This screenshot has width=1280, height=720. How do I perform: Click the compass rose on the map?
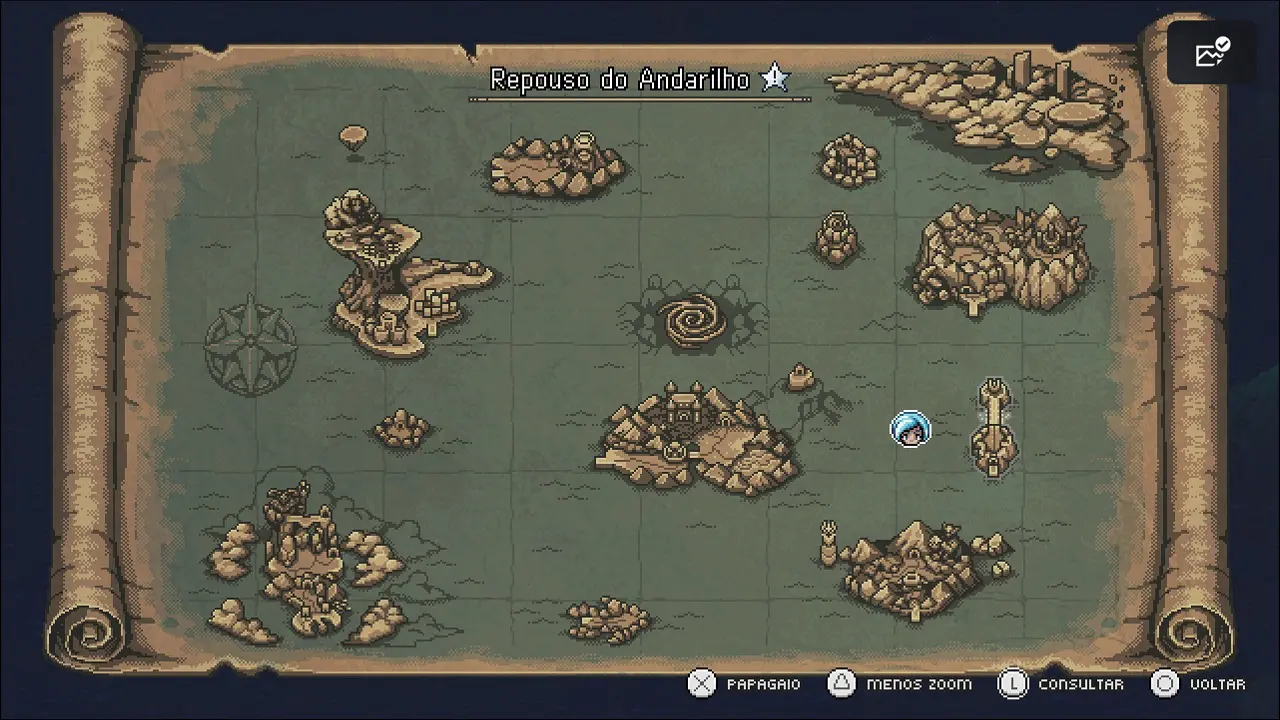250,344
